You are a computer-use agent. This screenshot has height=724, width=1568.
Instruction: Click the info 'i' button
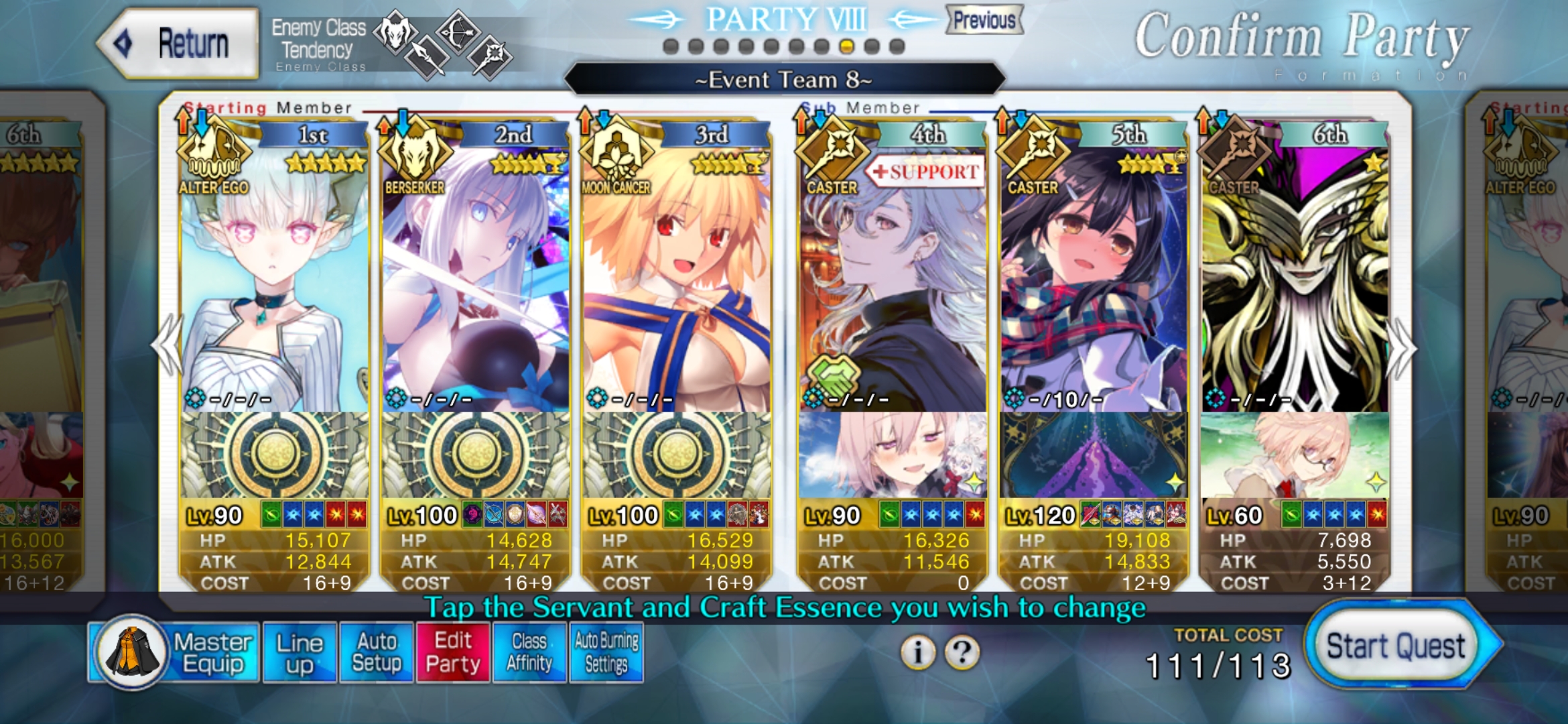[918, 652]
